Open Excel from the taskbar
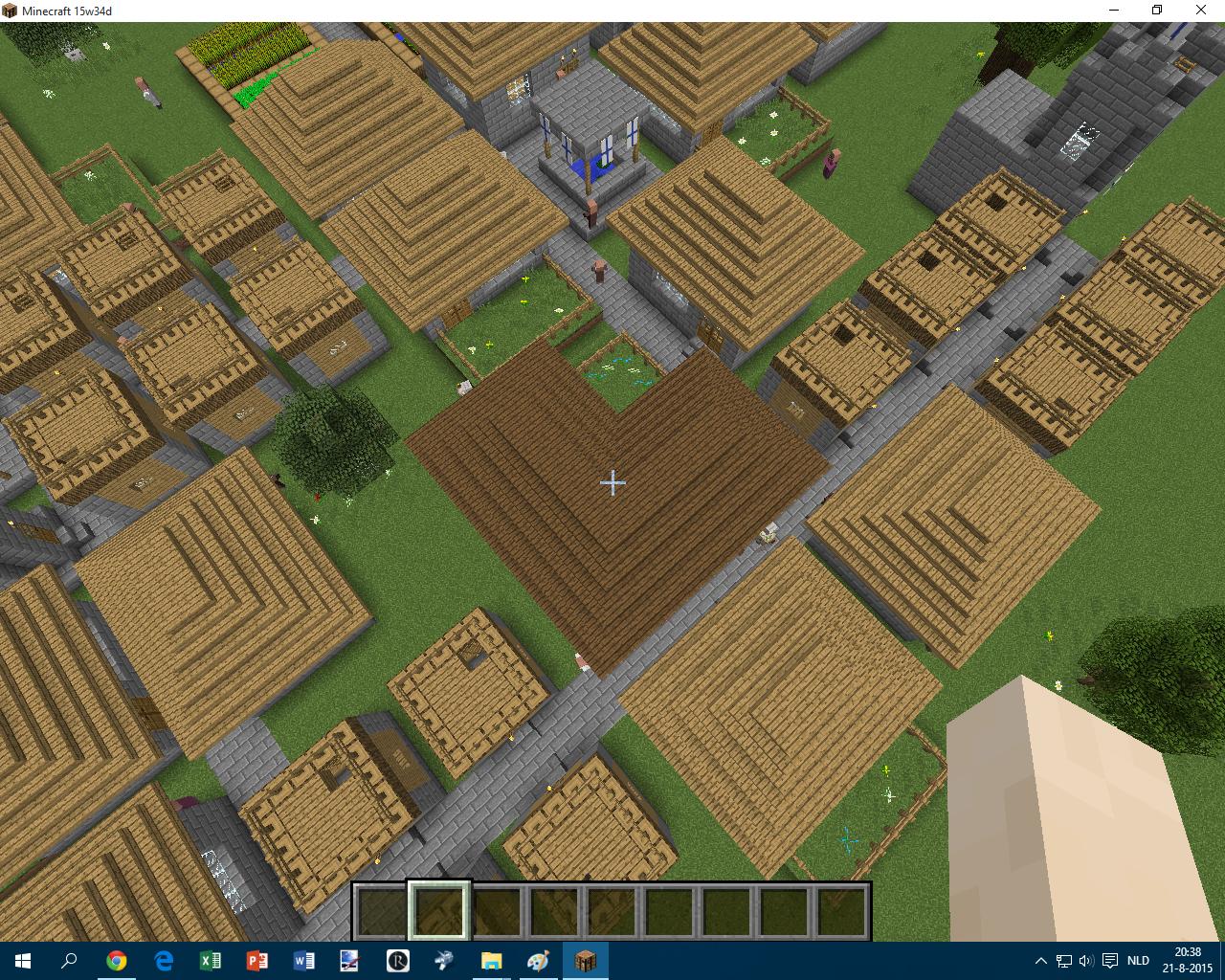Viewport: 1225px width, 980px height. tap(210, 960)
